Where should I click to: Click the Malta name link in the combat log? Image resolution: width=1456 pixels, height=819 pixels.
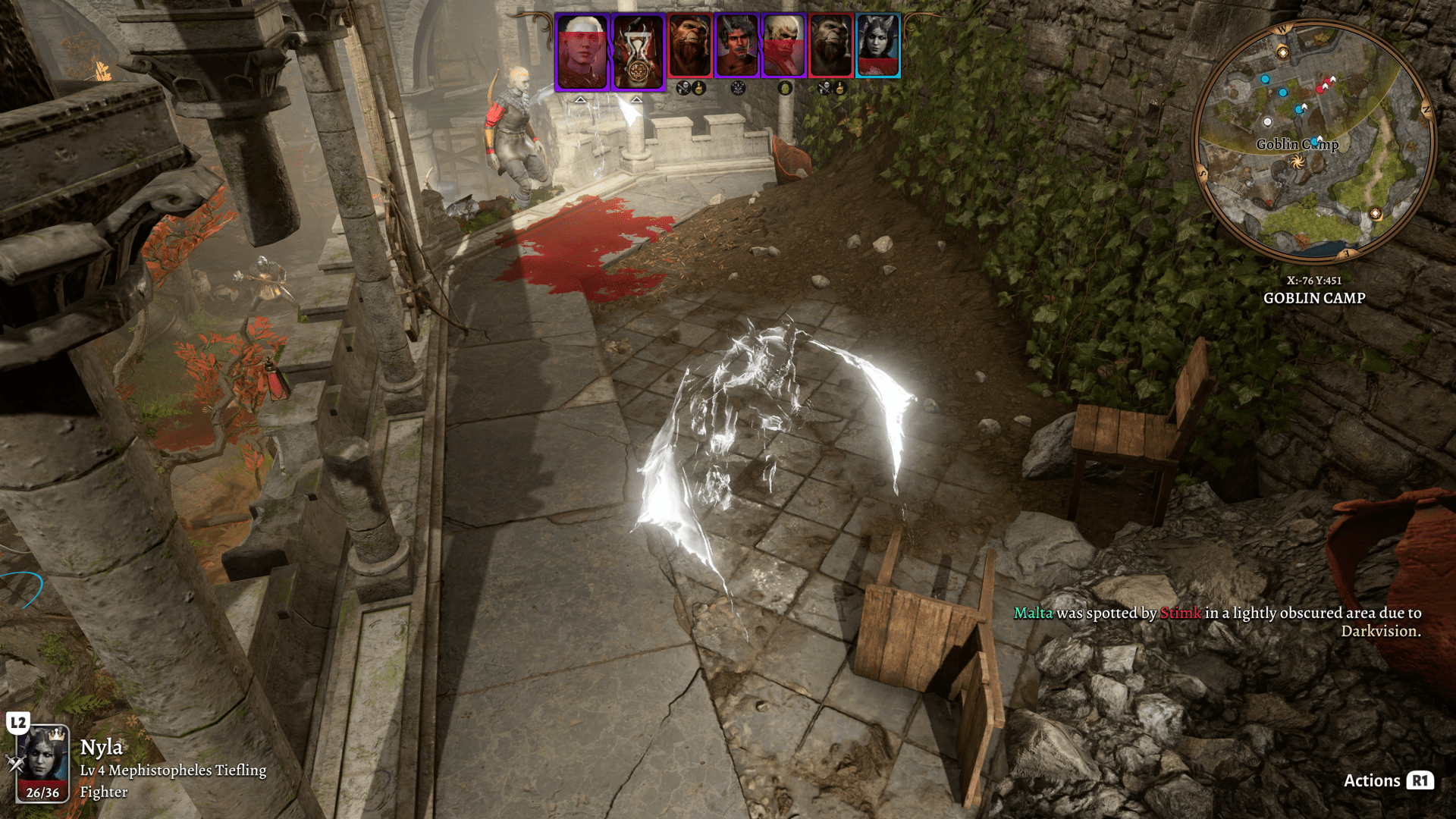click(1033, 613)
